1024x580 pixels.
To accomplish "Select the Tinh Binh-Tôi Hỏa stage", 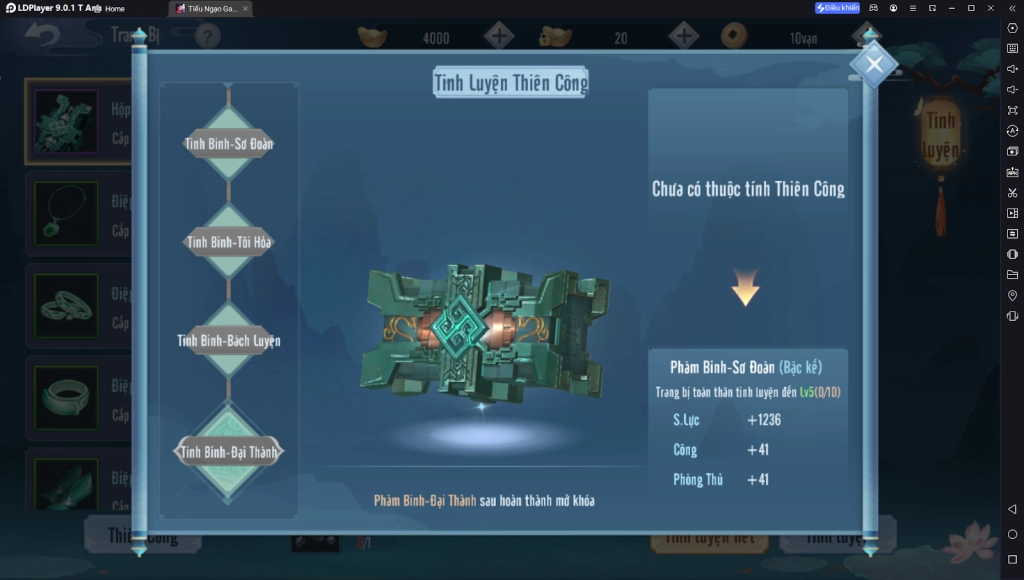I will click(x=229, y=242).
